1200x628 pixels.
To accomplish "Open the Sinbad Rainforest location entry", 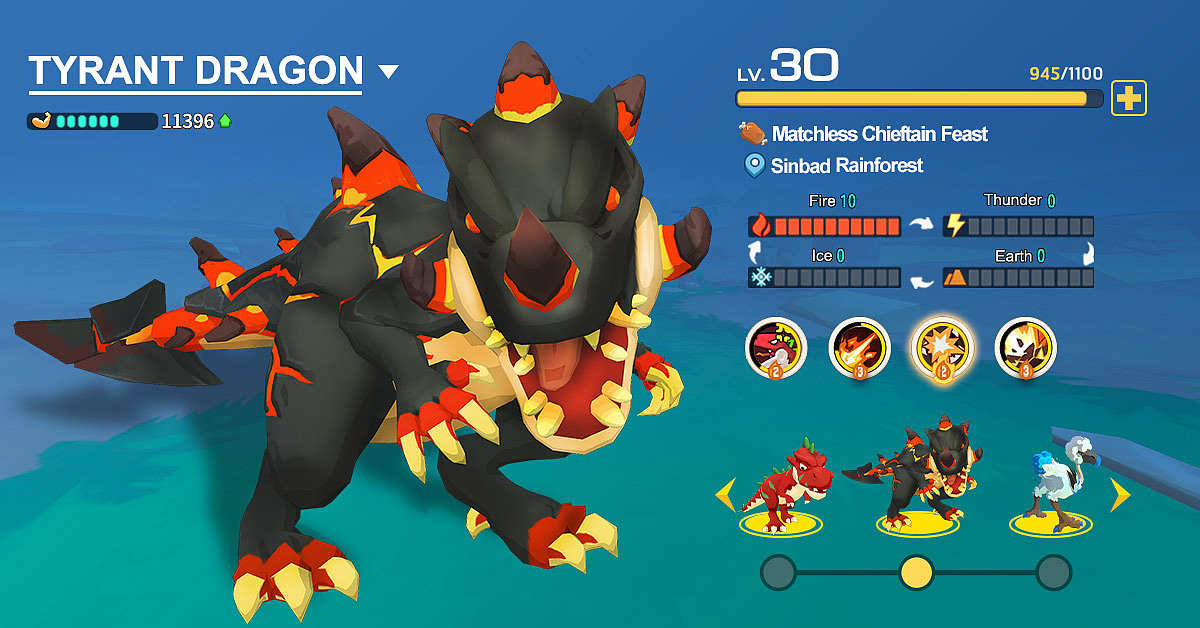I will (x=845, y=165).
